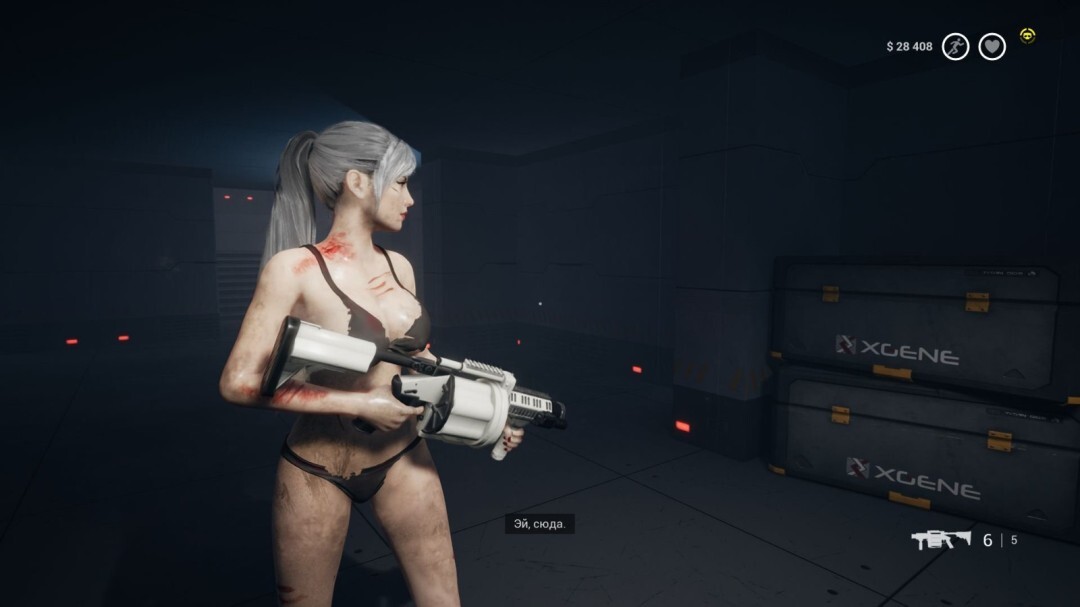Select the heart health icon
Image resolution: width=1080 pixels, height=607 pixels.
pyautogui.click(x=992, y=46)
